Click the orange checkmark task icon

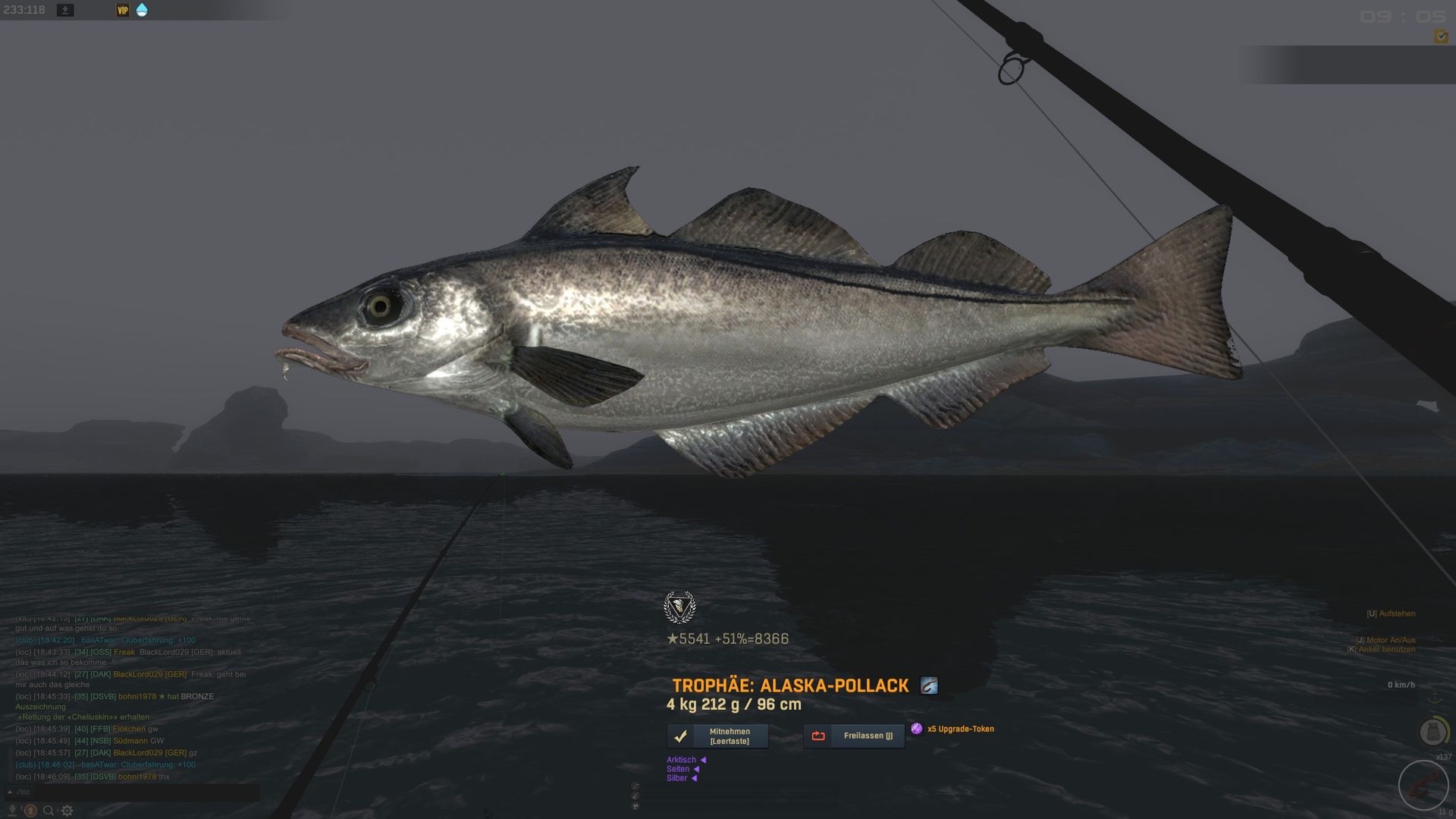pos(1440,36)
